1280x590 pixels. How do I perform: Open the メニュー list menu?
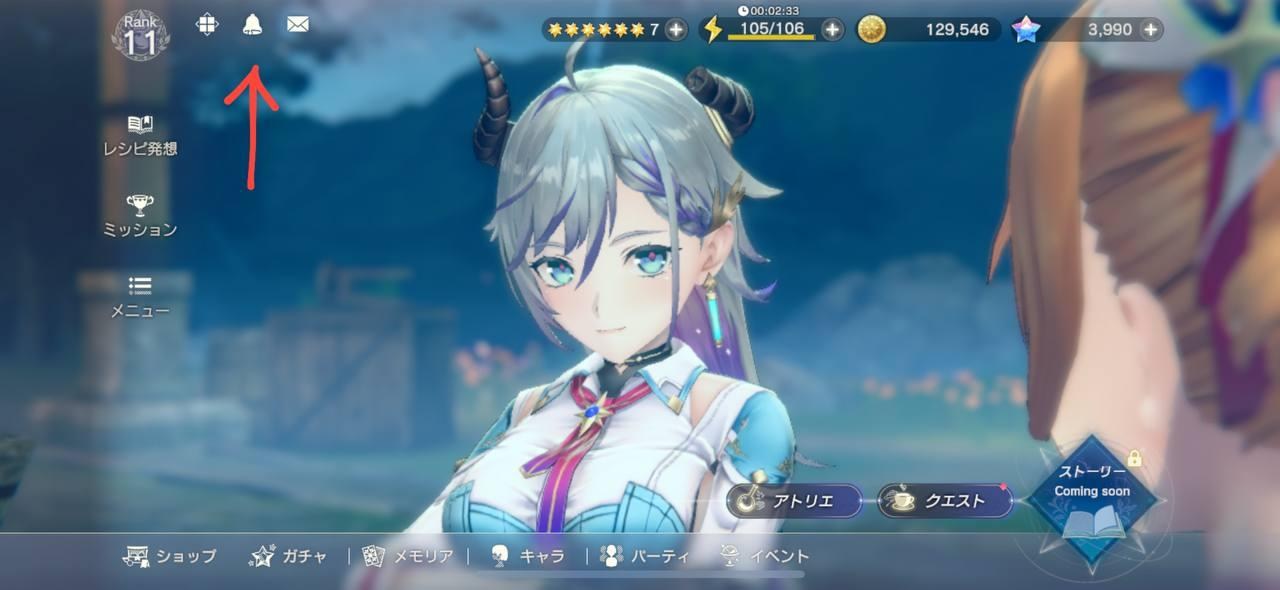point(140,297)
